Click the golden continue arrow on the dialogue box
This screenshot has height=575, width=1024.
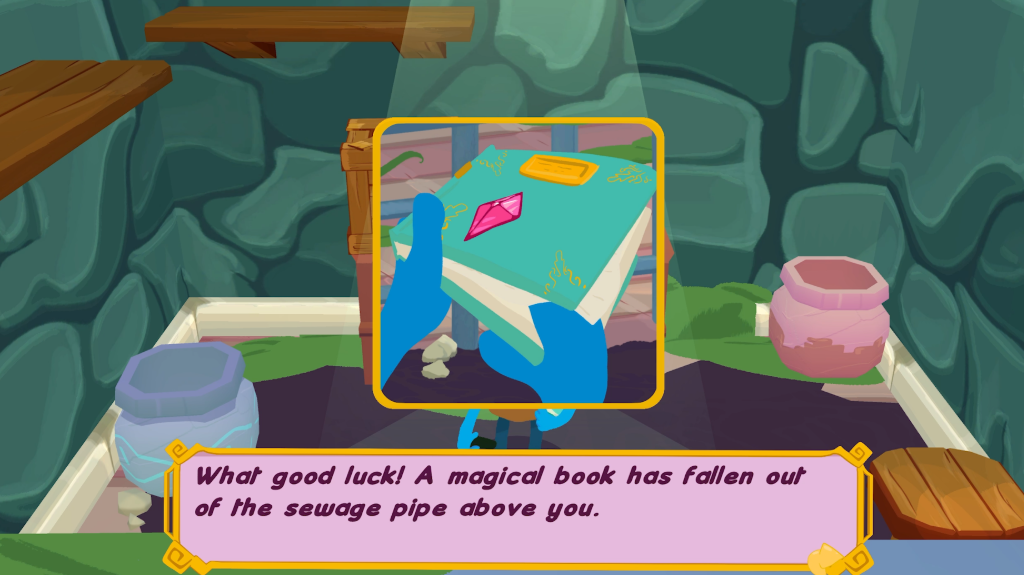[828, 557]
